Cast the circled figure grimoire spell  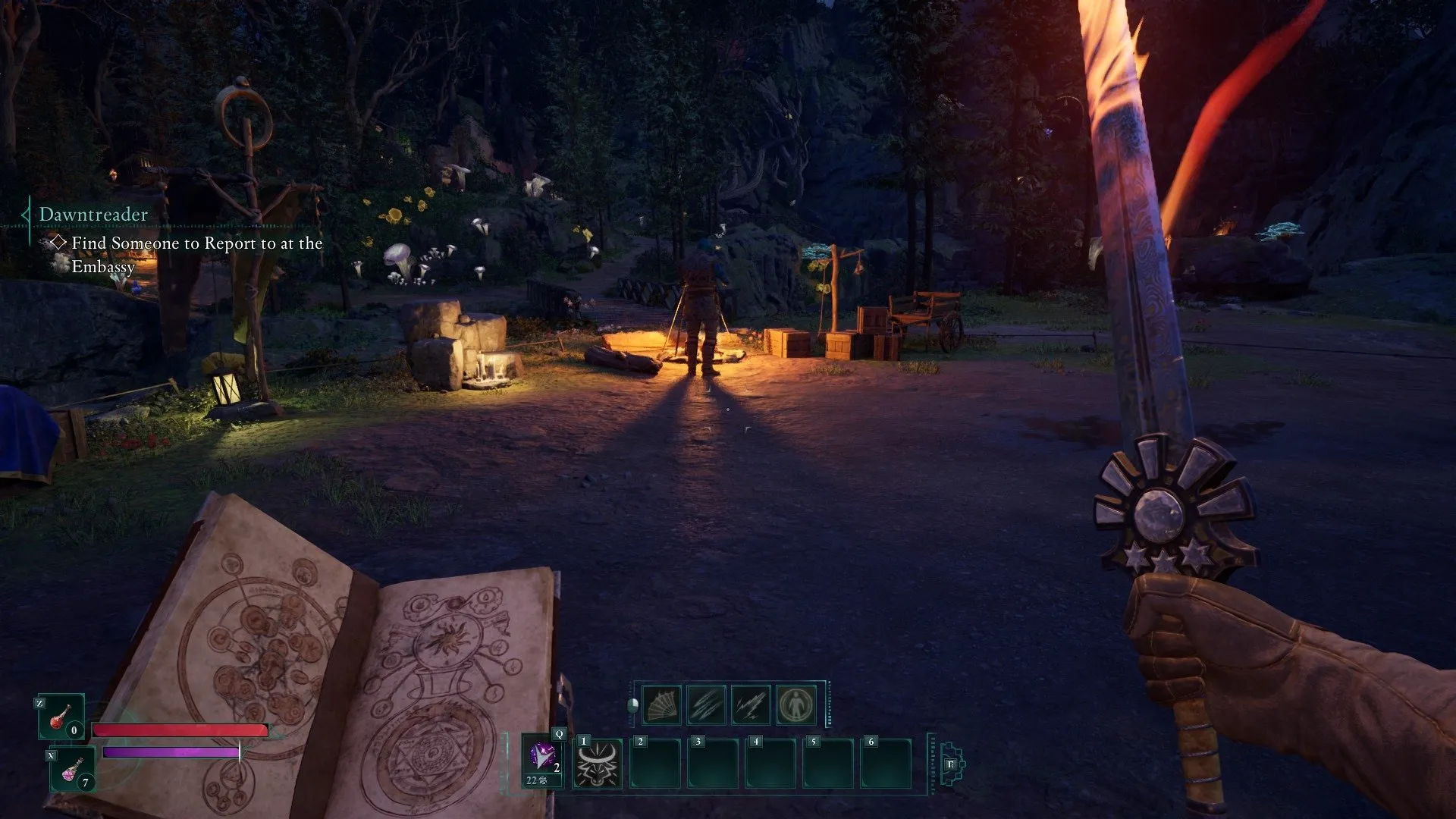coord(795,705)
